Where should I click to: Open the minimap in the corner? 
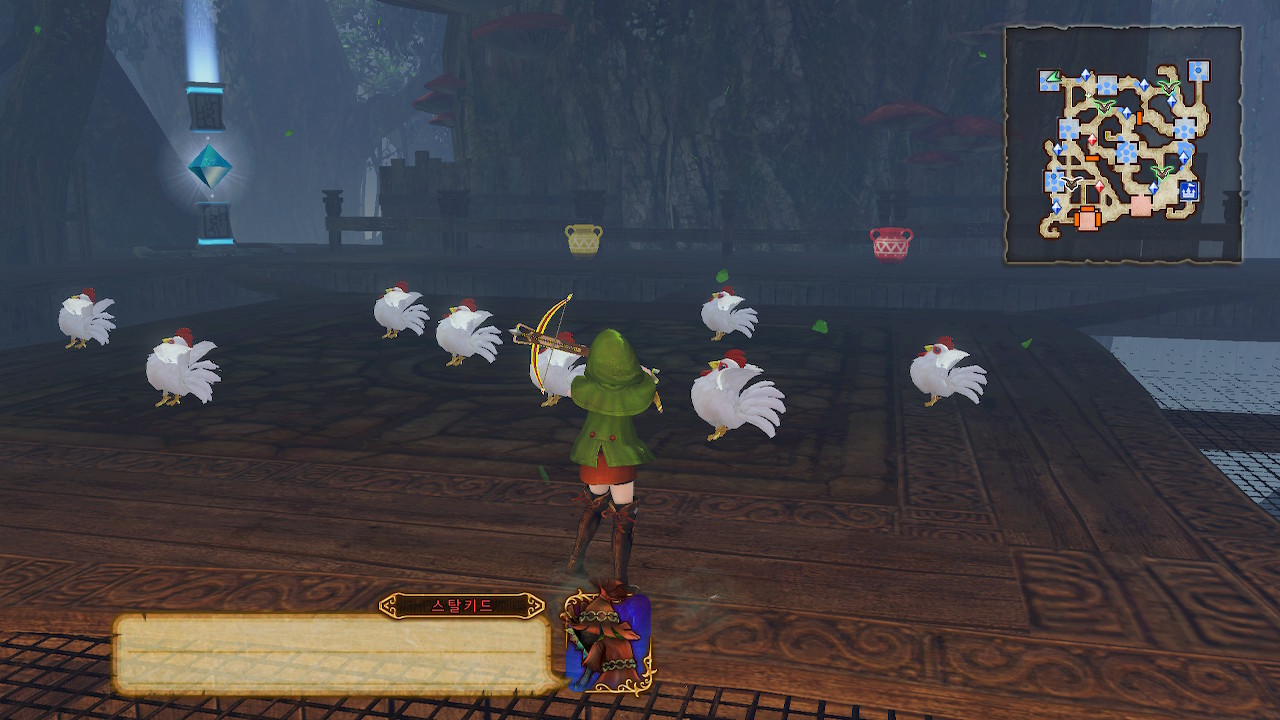(1123, 145)
